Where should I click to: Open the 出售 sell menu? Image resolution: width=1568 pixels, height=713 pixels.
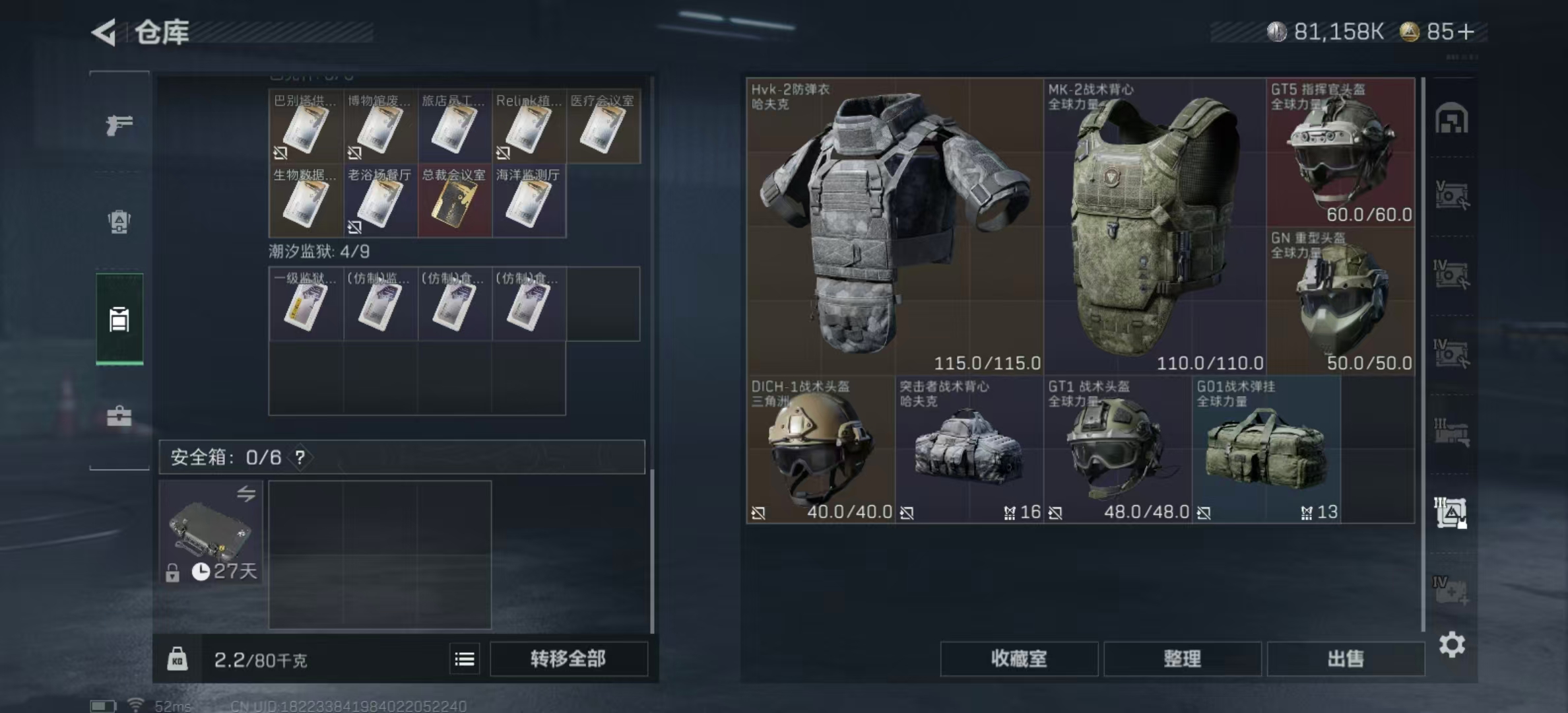pyautogui.click(x=1345, y=658)
